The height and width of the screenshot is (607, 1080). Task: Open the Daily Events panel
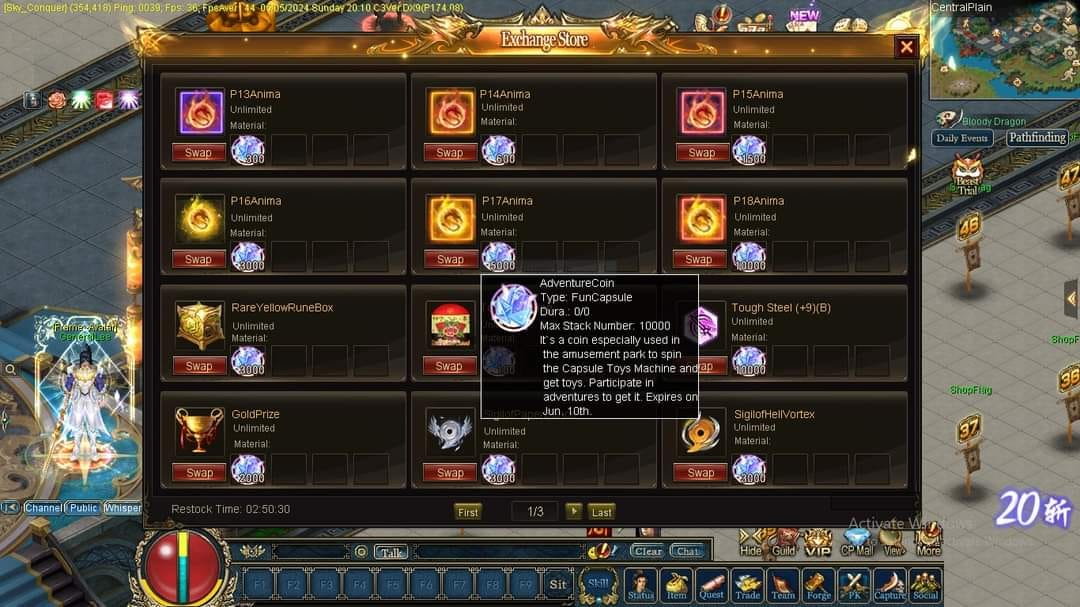(962, 138)
